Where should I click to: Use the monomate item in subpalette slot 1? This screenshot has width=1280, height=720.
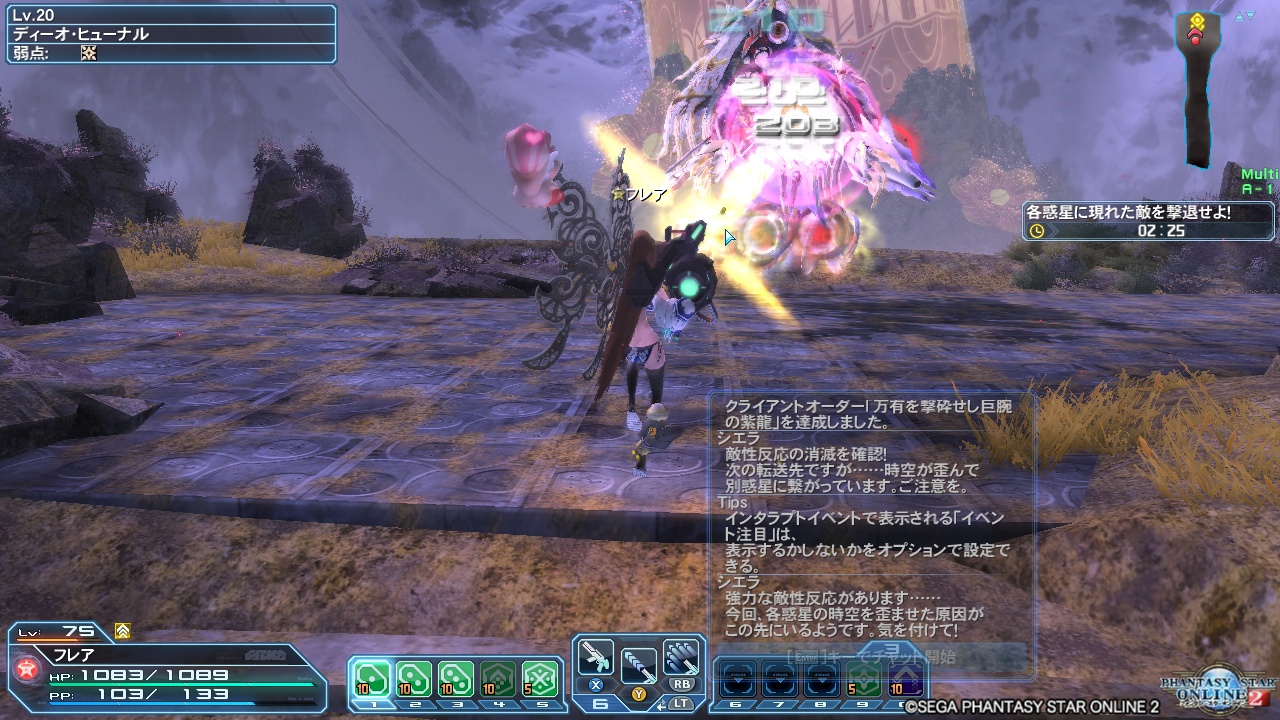[x=370, y=676]
